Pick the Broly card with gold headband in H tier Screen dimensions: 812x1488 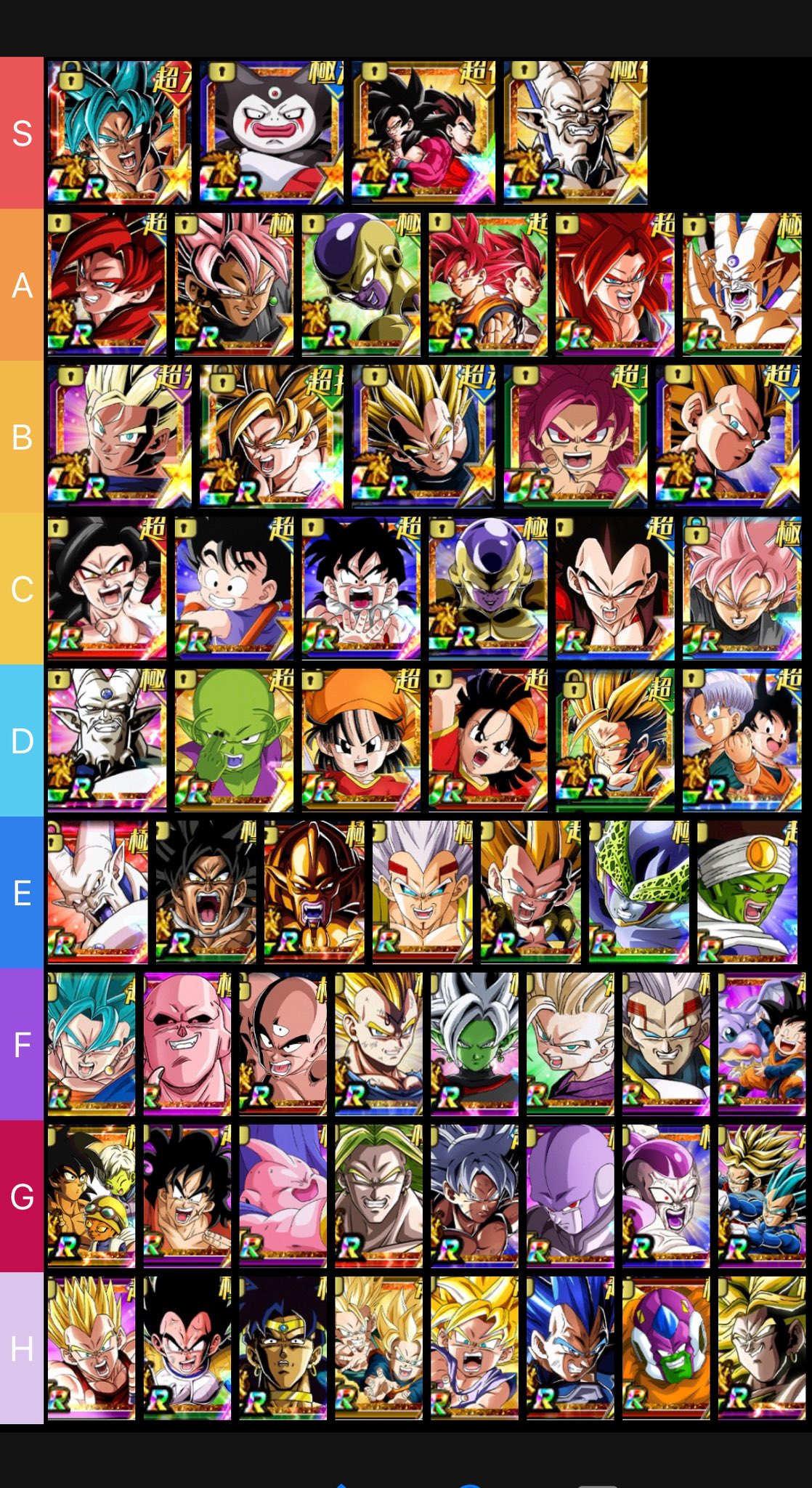click(x=283, y=1348)
